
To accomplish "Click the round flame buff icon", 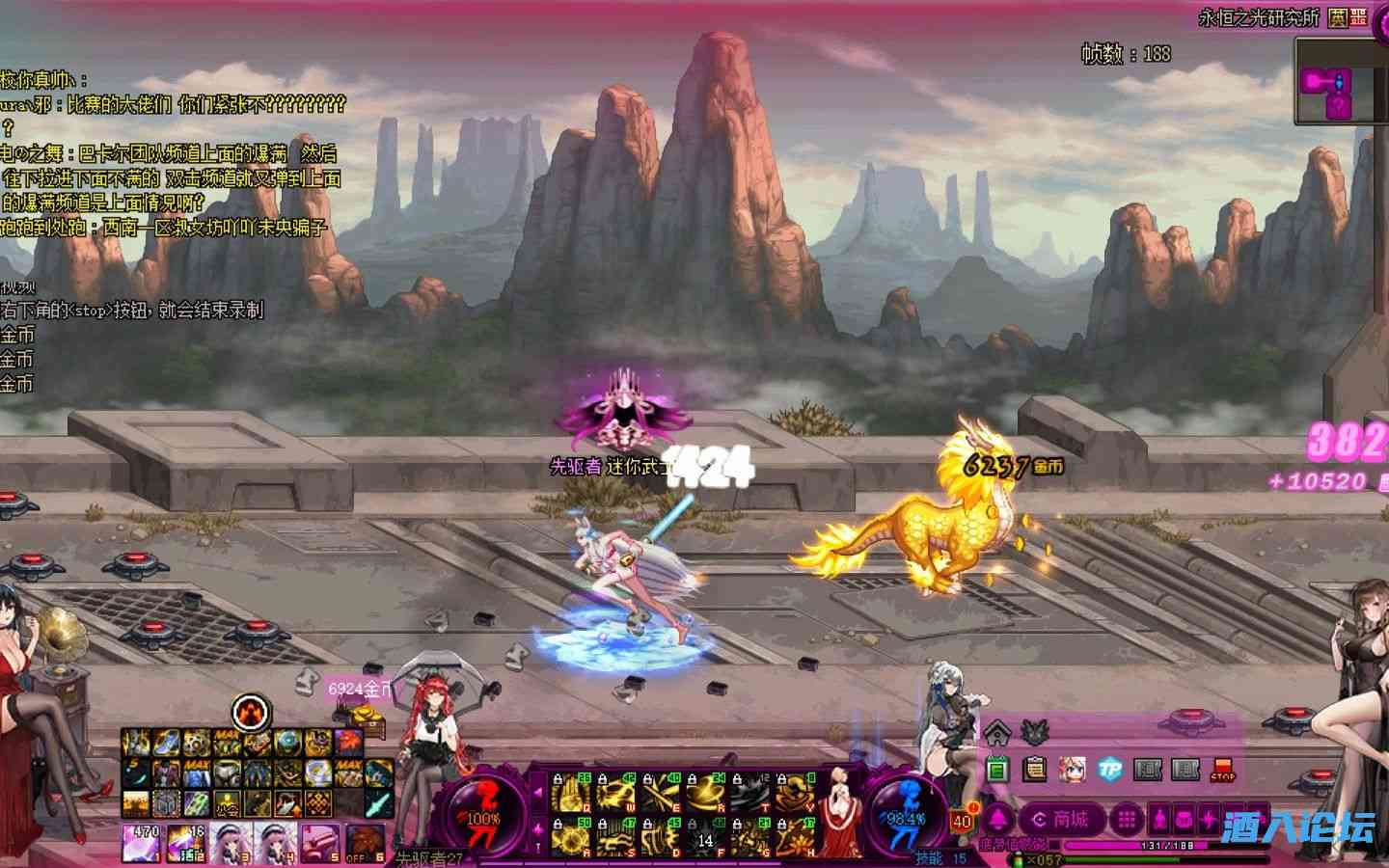I will coord(251,713).
